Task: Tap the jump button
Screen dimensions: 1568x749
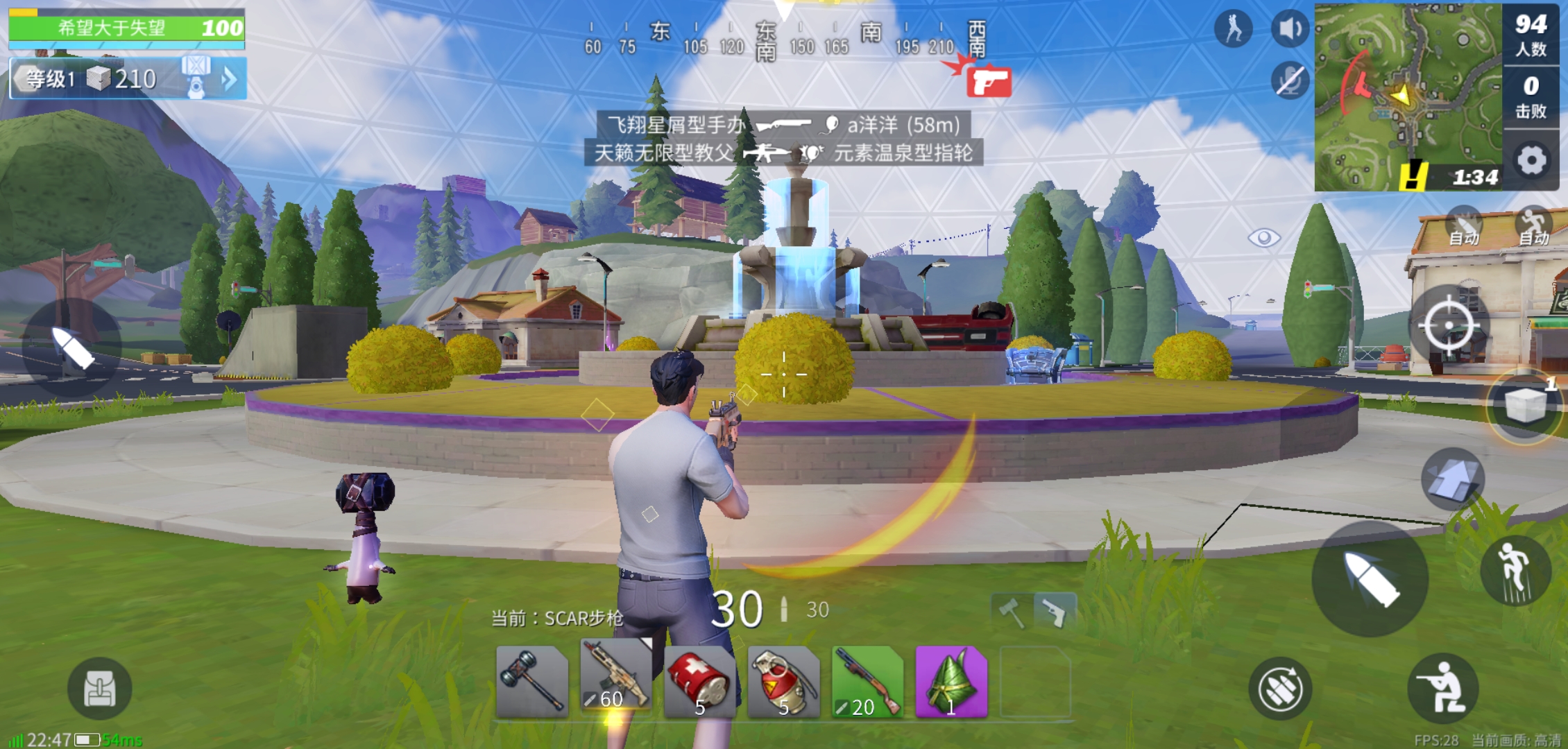Action: (1515, 570)
